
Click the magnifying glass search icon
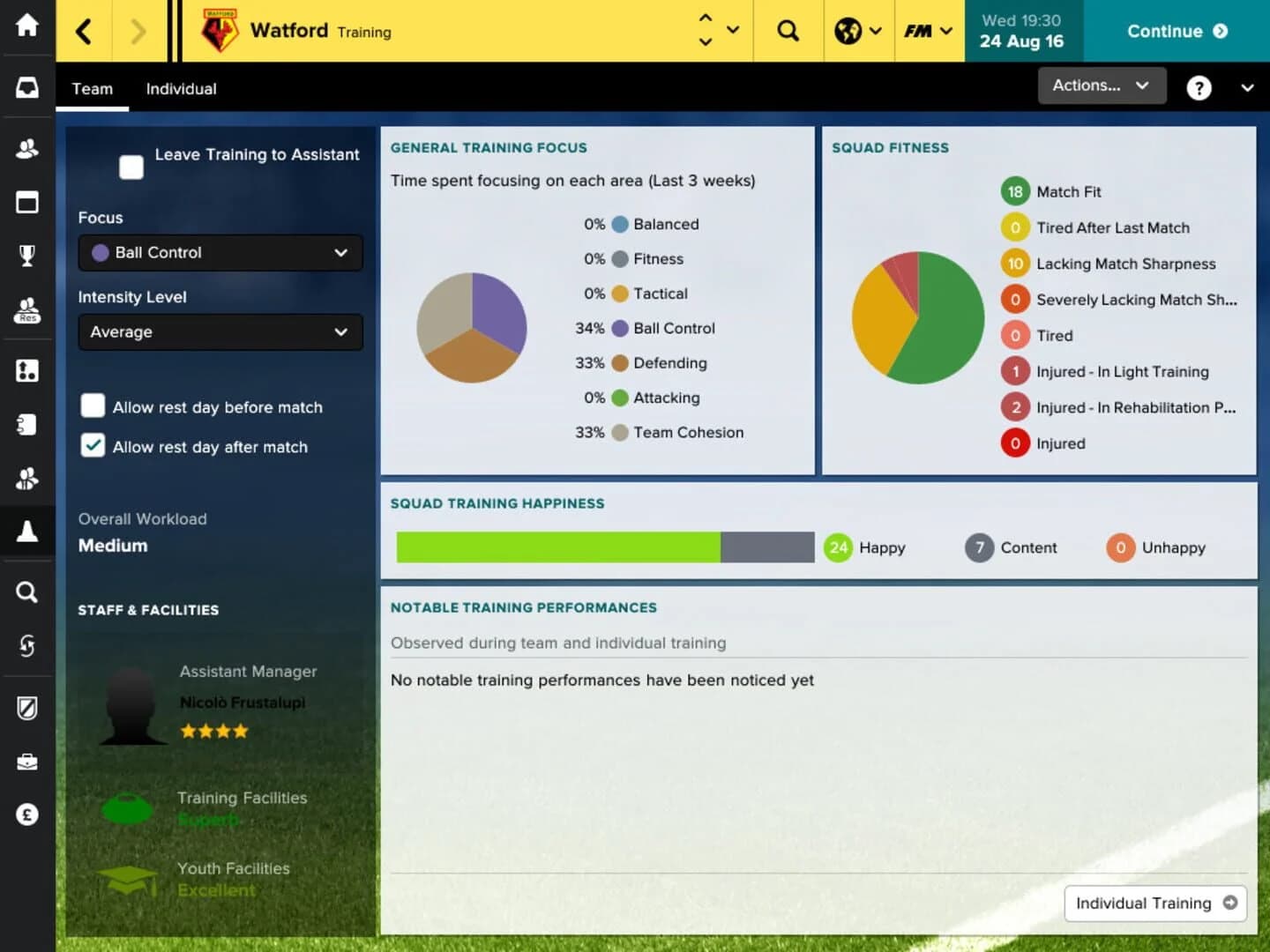(788, 29)
